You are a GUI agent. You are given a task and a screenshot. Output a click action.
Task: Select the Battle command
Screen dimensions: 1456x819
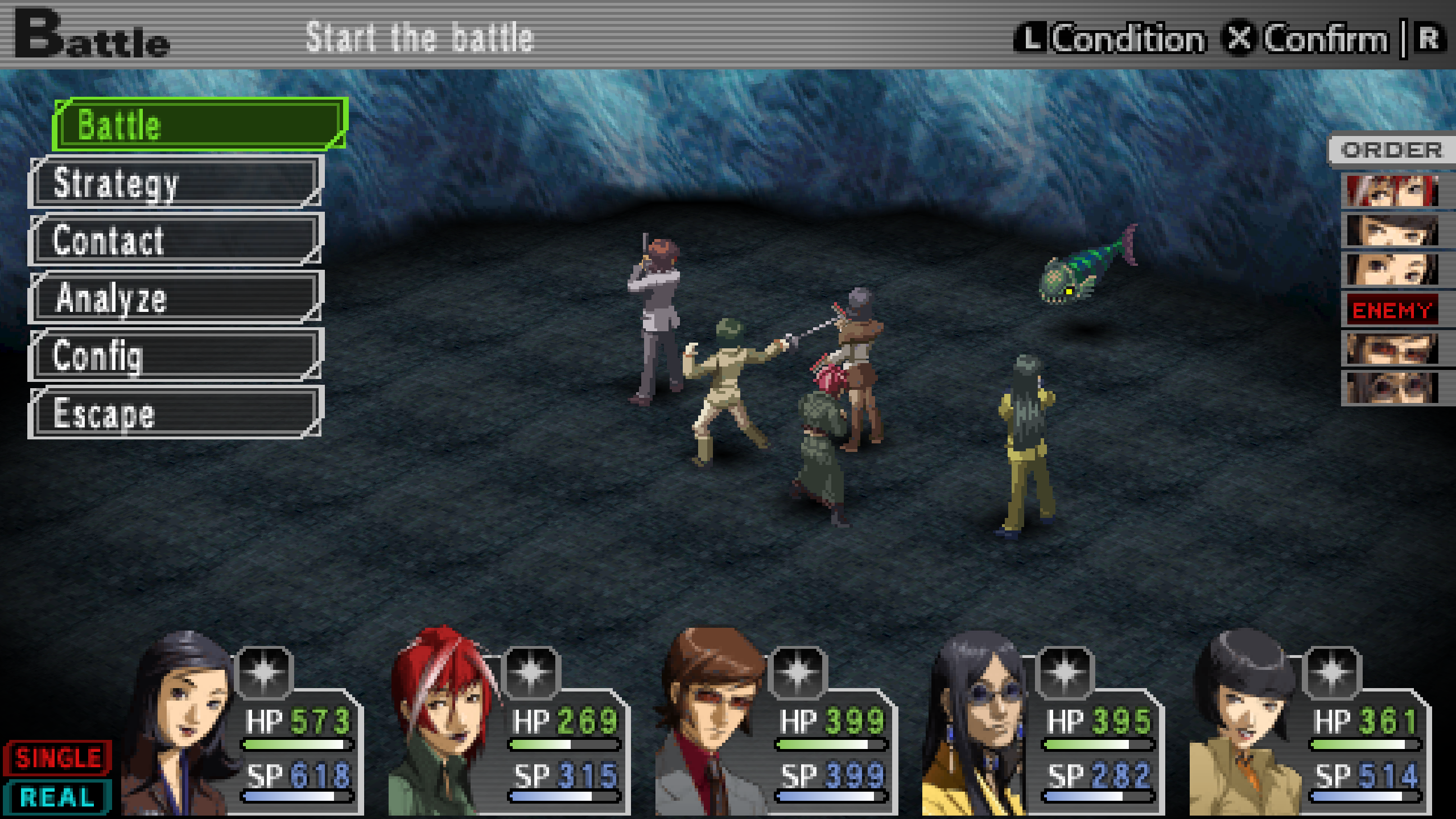pyautogui.click(x=199, y=124)
